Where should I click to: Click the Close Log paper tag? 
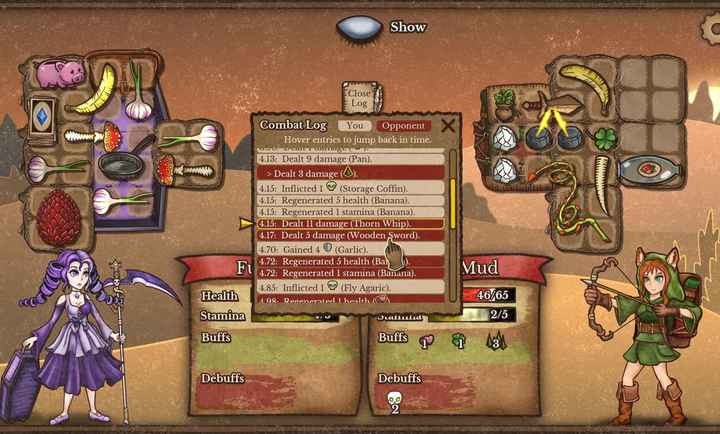tap(359, 97)
